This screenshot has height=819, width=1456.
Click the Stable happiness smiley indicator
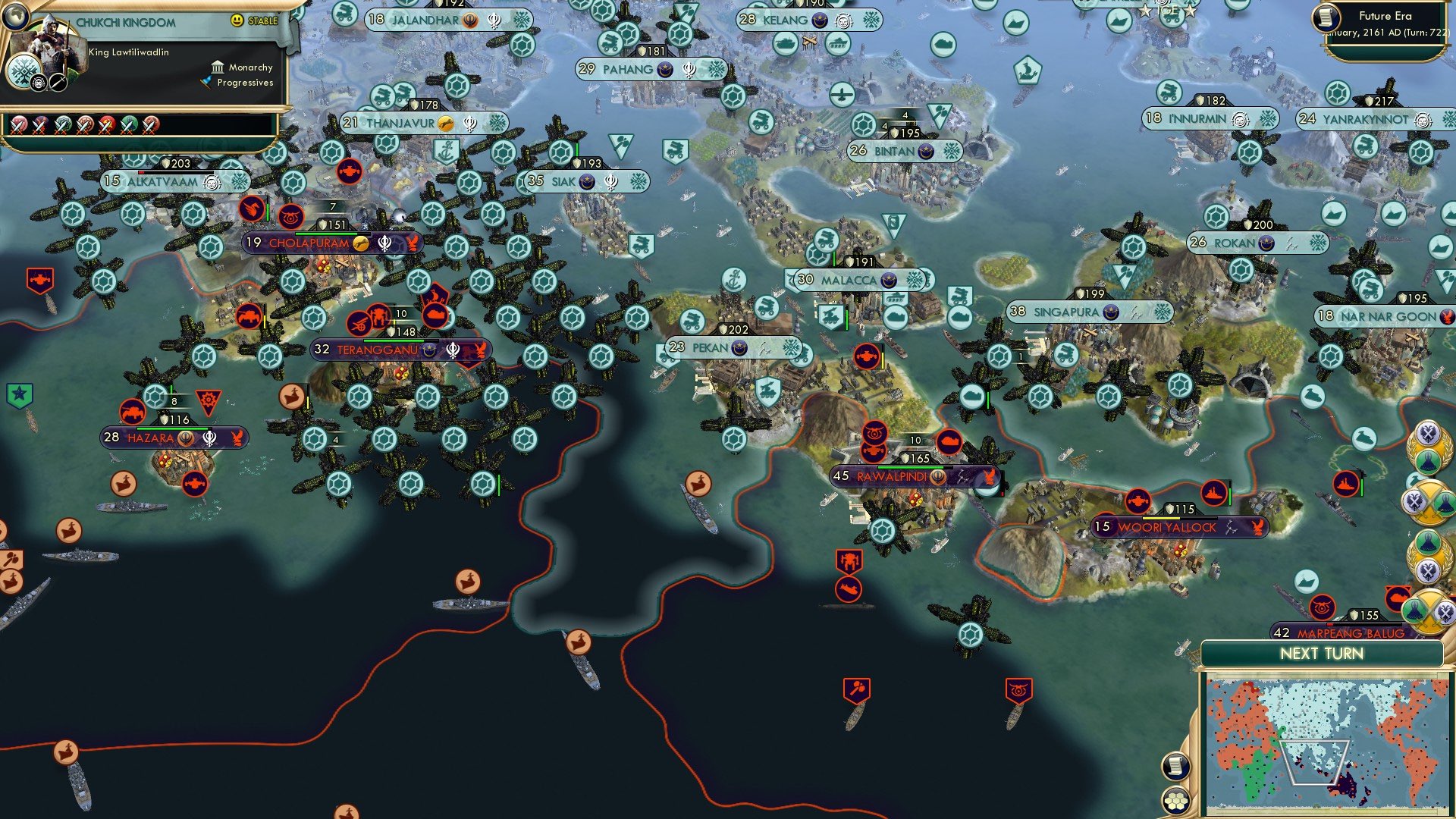(x=237, y=20)
